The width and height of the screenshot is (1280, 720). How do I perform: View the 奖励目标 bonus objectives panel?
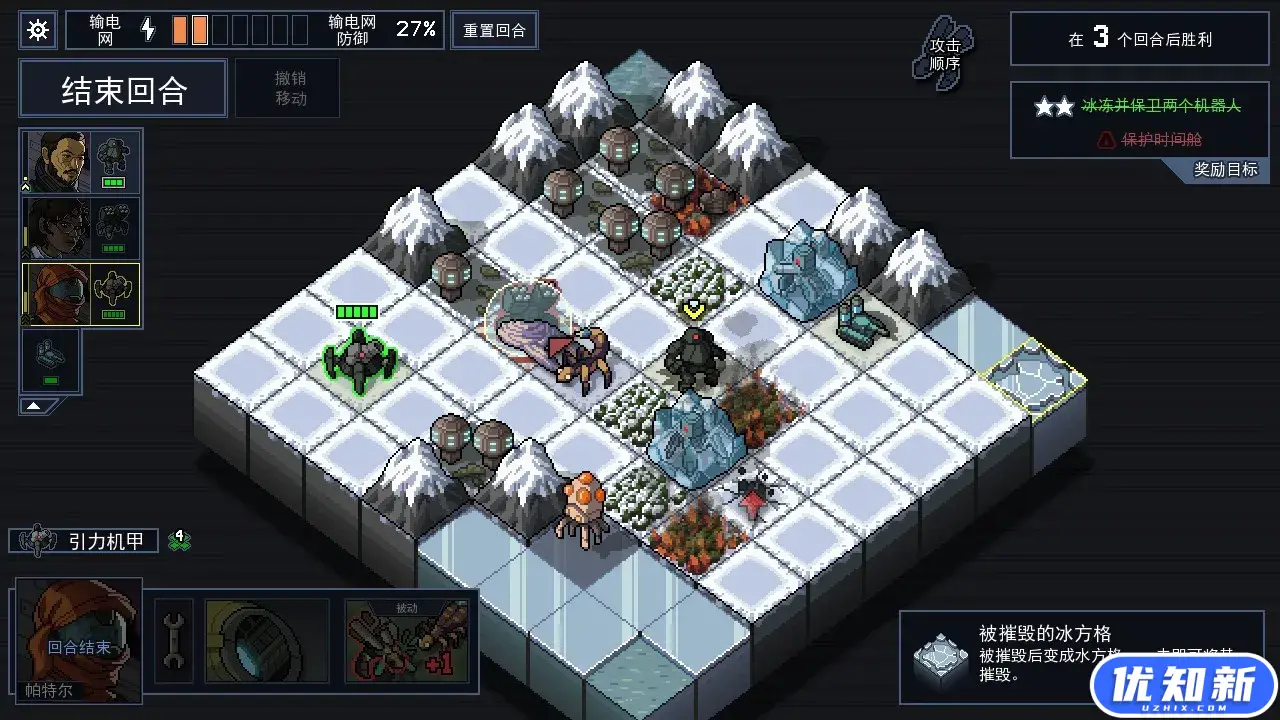1225,170
